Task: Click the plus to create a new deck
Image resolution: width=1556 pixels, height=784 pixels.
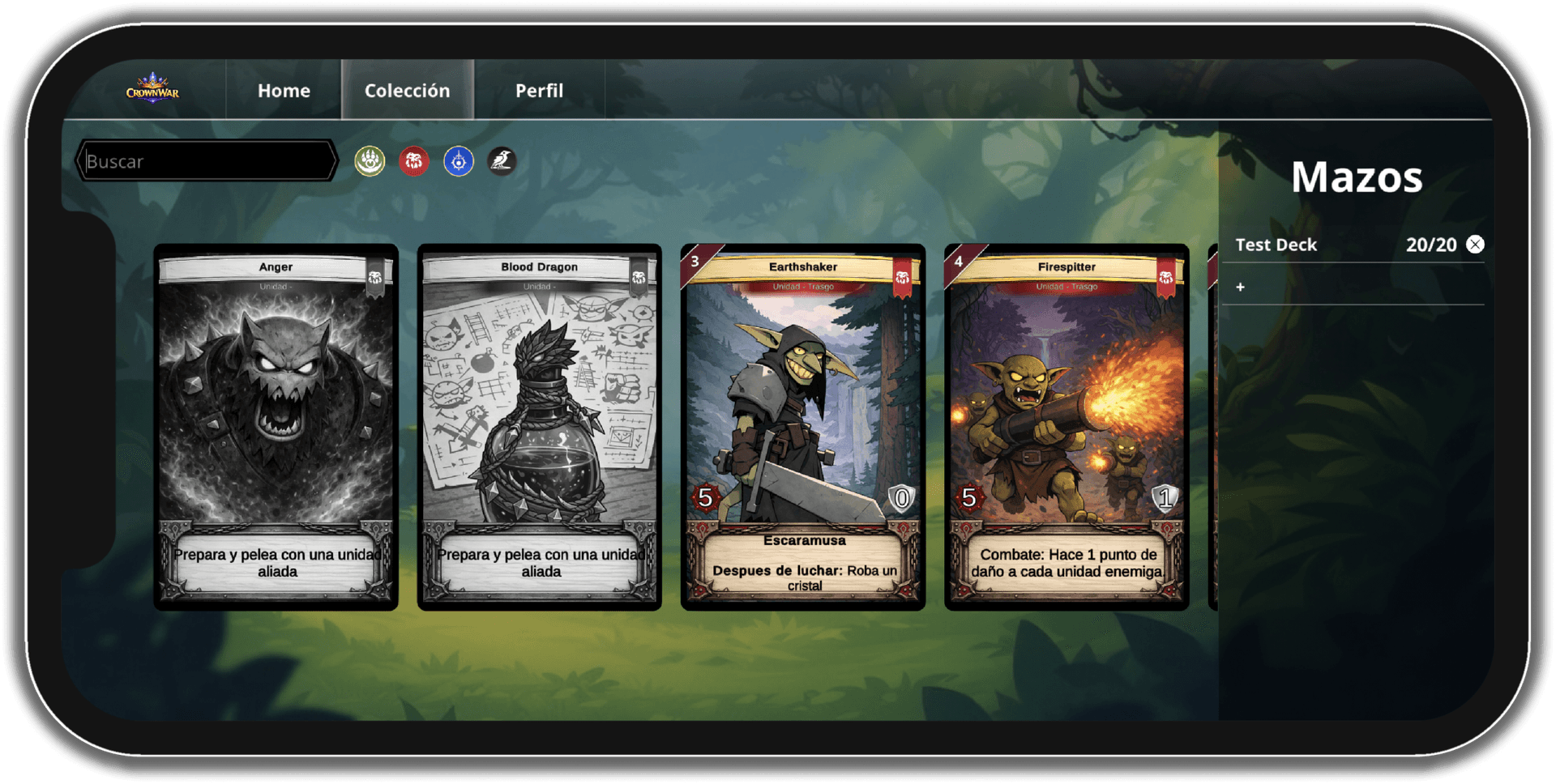Action: coord(1240,287)
